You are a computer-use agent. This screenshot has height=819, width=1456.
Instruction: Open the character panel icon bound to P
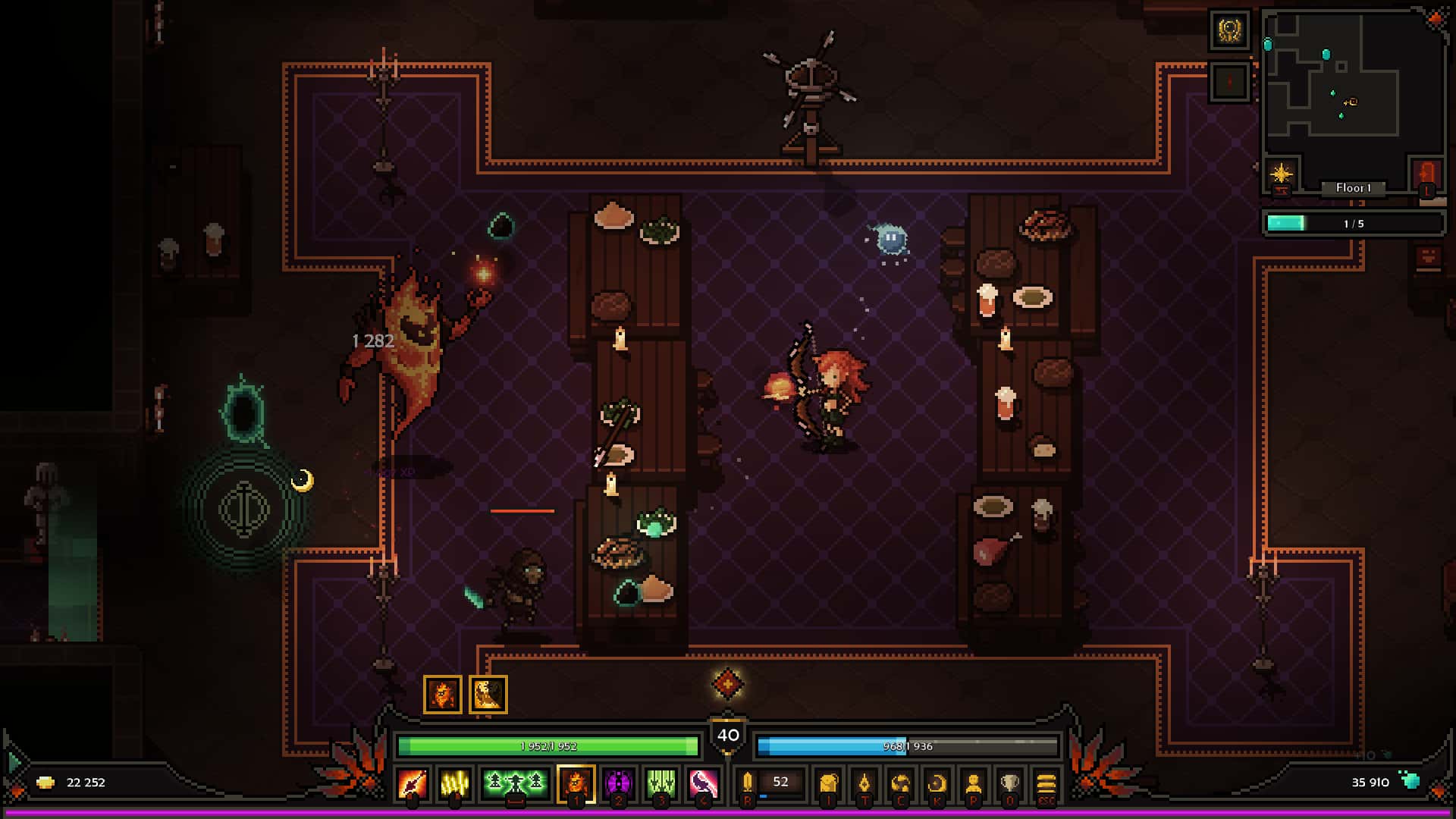point(973,783)
